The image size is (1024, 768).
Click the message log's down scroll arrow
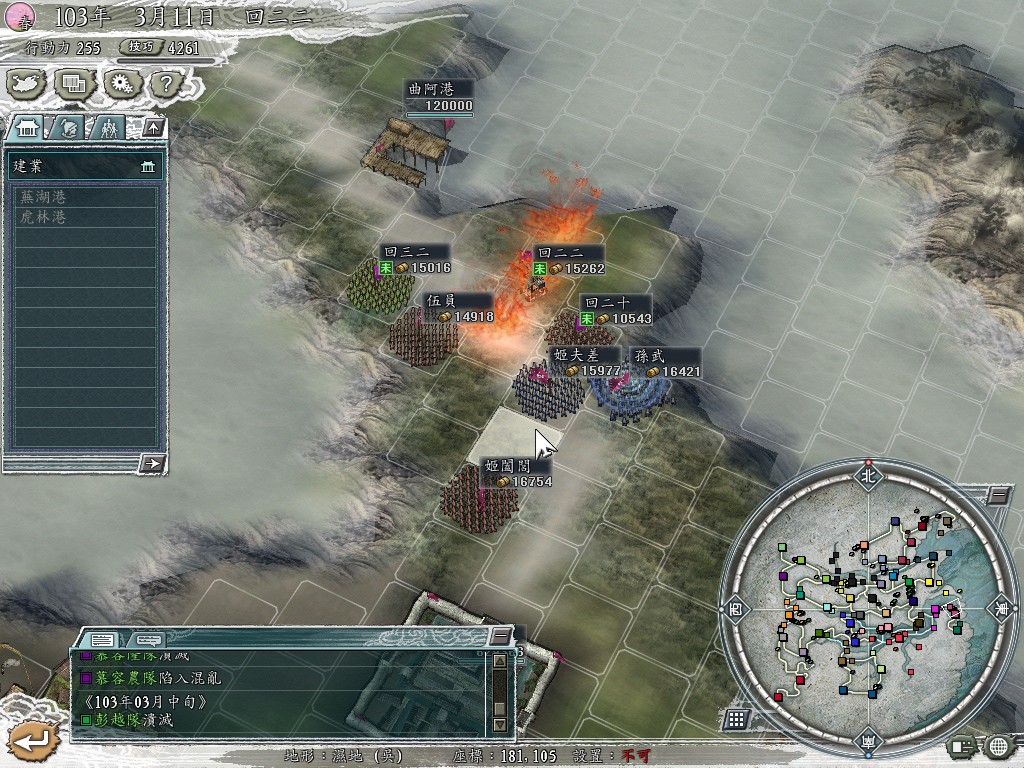coord(500,723)
